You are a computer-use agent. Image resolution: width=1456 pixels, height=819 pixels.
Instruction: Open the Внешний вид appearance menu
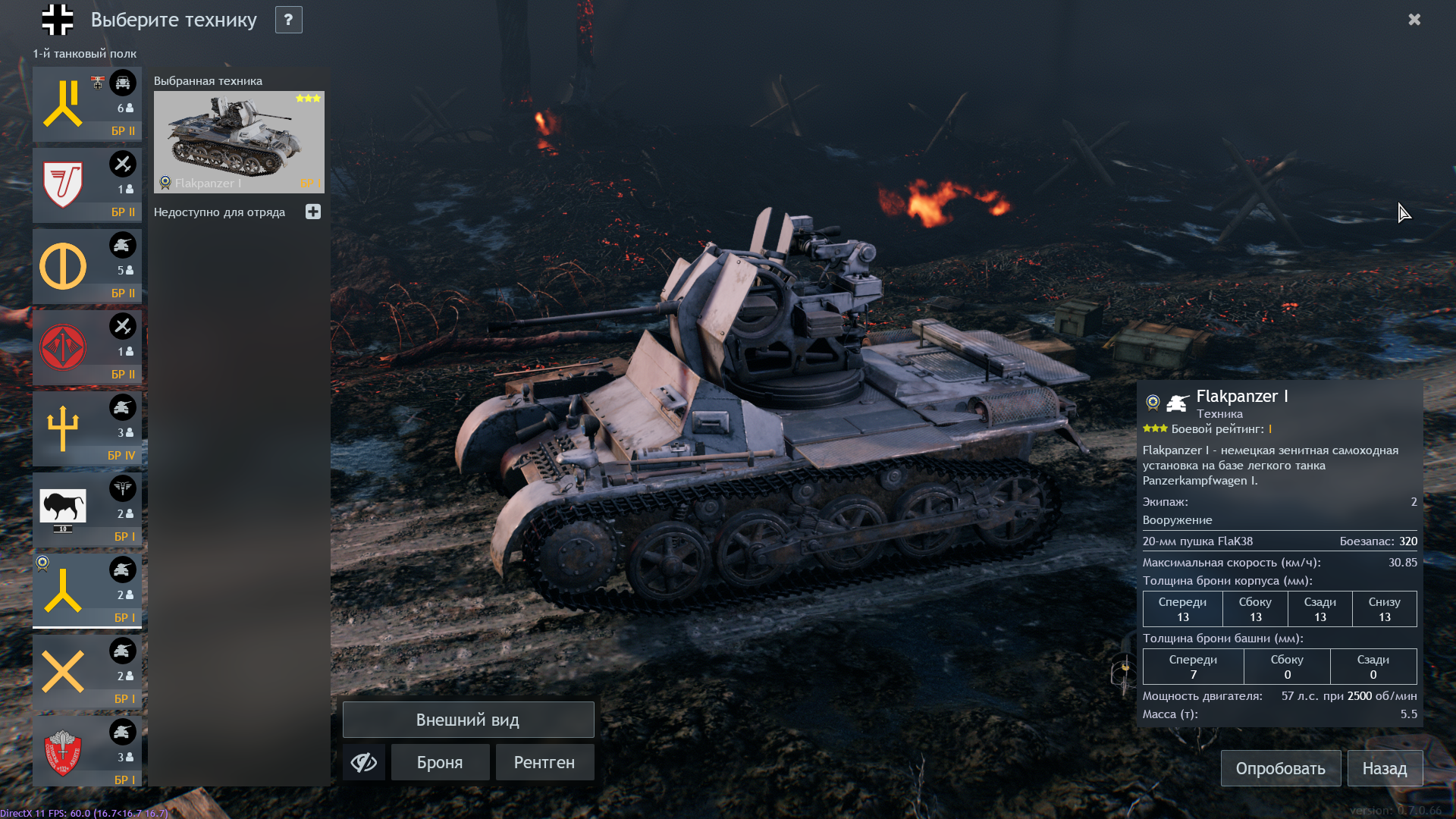468,720
